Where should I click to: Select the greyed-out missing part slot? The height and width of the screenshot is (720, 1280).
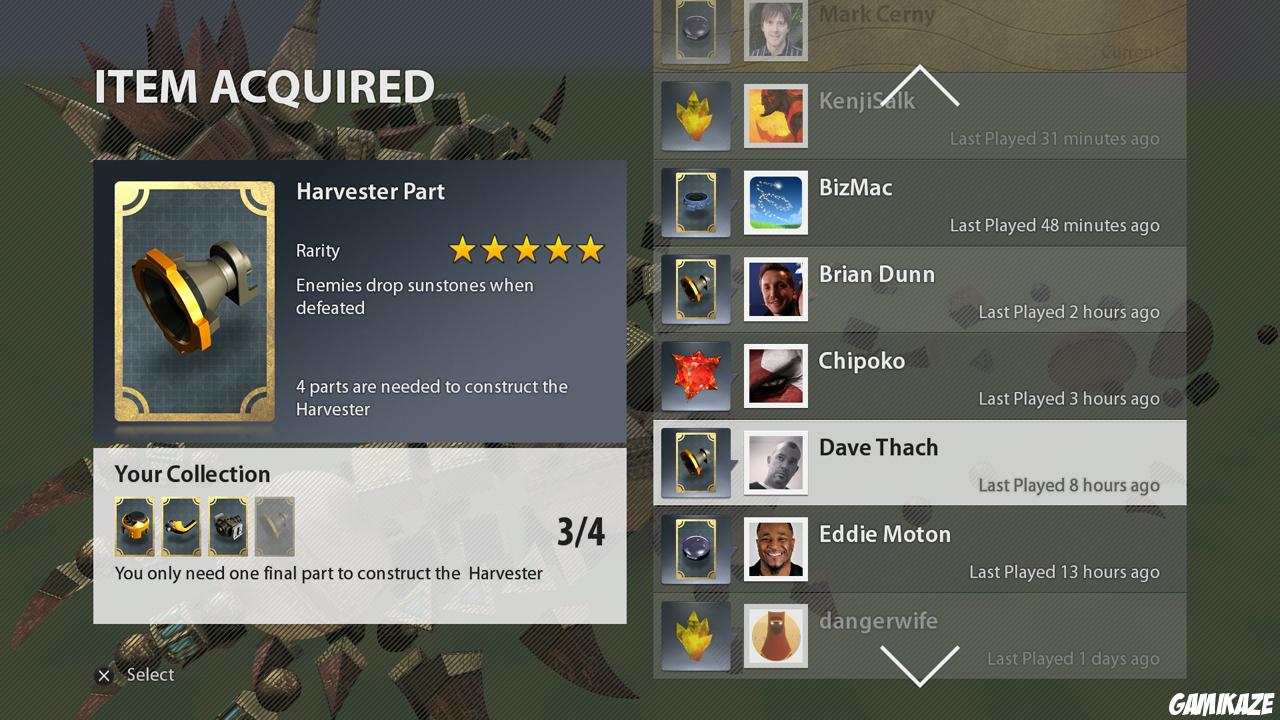pyautogui.click(x=275, y=526)
